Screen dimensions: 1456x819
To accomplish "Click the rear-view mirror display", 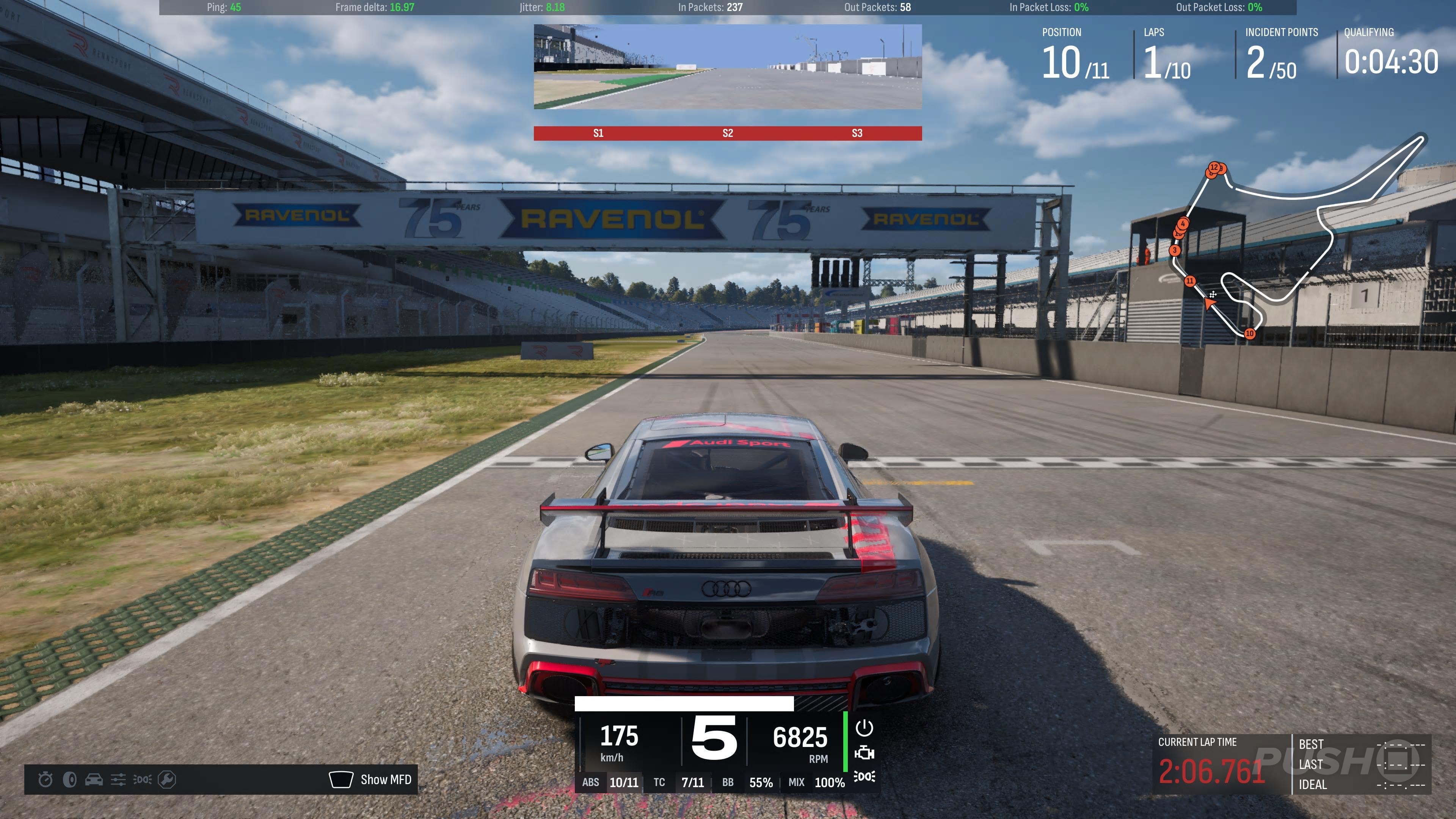I will point(728,66).
